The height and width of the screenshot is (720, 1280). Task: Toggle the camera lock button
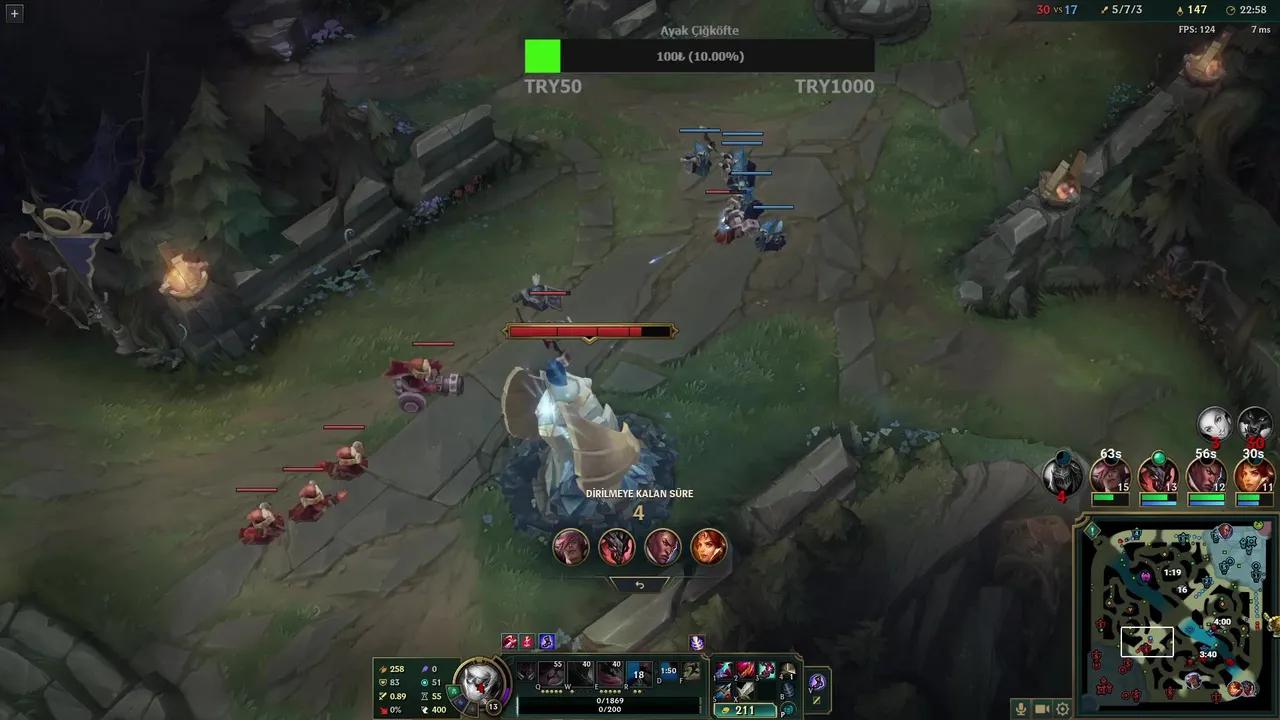(x=1040, y=708)
